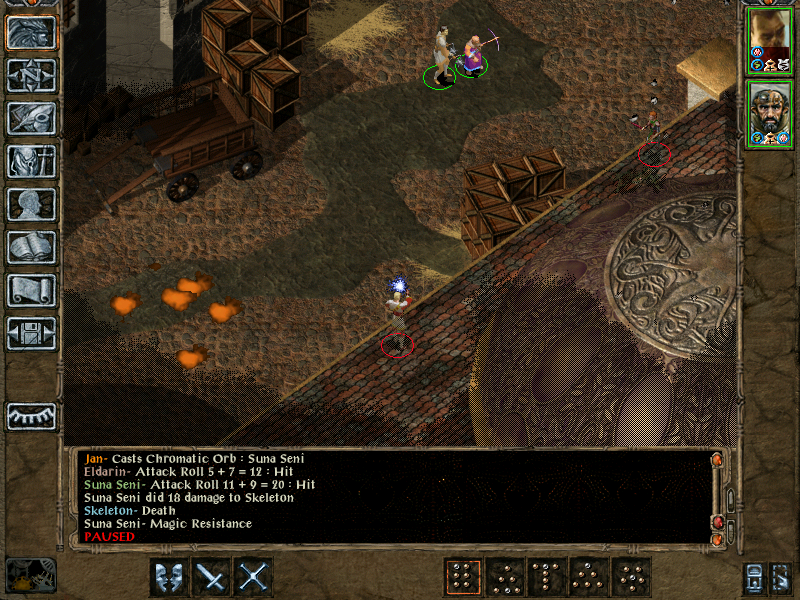The height and width of the screenshot is (600, 800).
Task: Select the brown-haired man's portrait
Action: click(768, 40)
